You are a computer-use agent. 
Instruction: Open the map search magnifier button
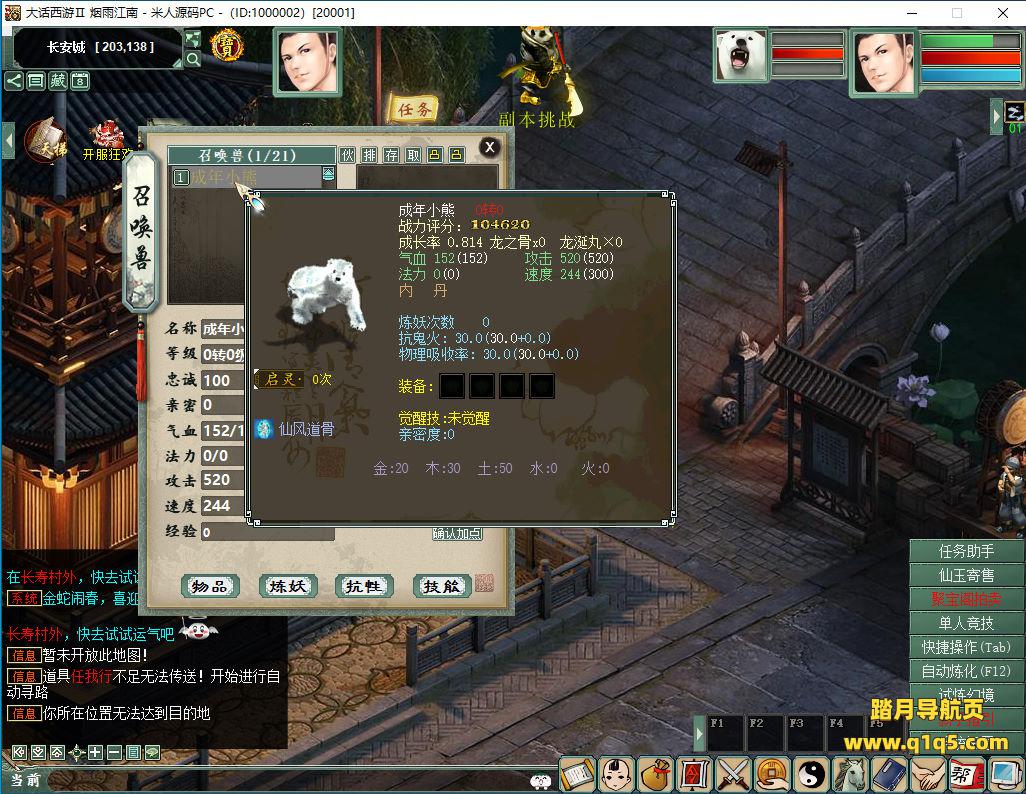coord(193,59)
